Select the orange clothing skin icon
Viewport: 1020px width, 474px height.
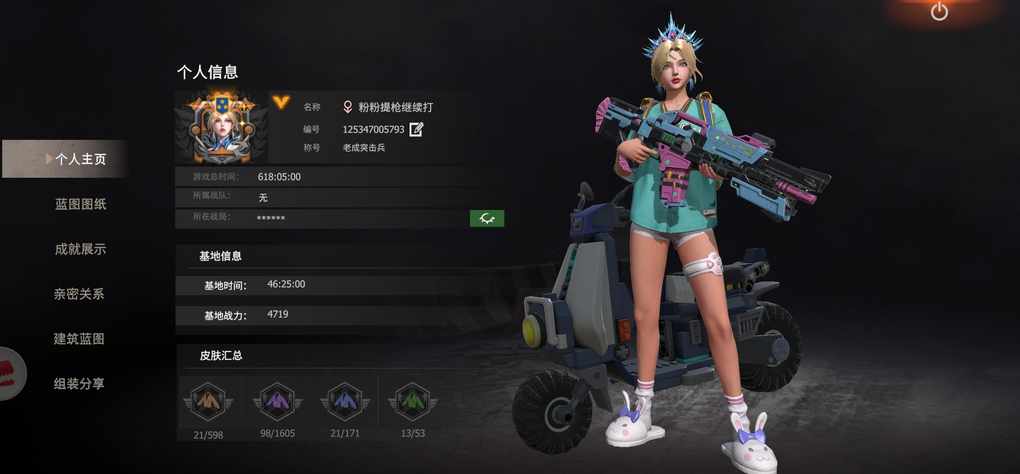[206, 401]
